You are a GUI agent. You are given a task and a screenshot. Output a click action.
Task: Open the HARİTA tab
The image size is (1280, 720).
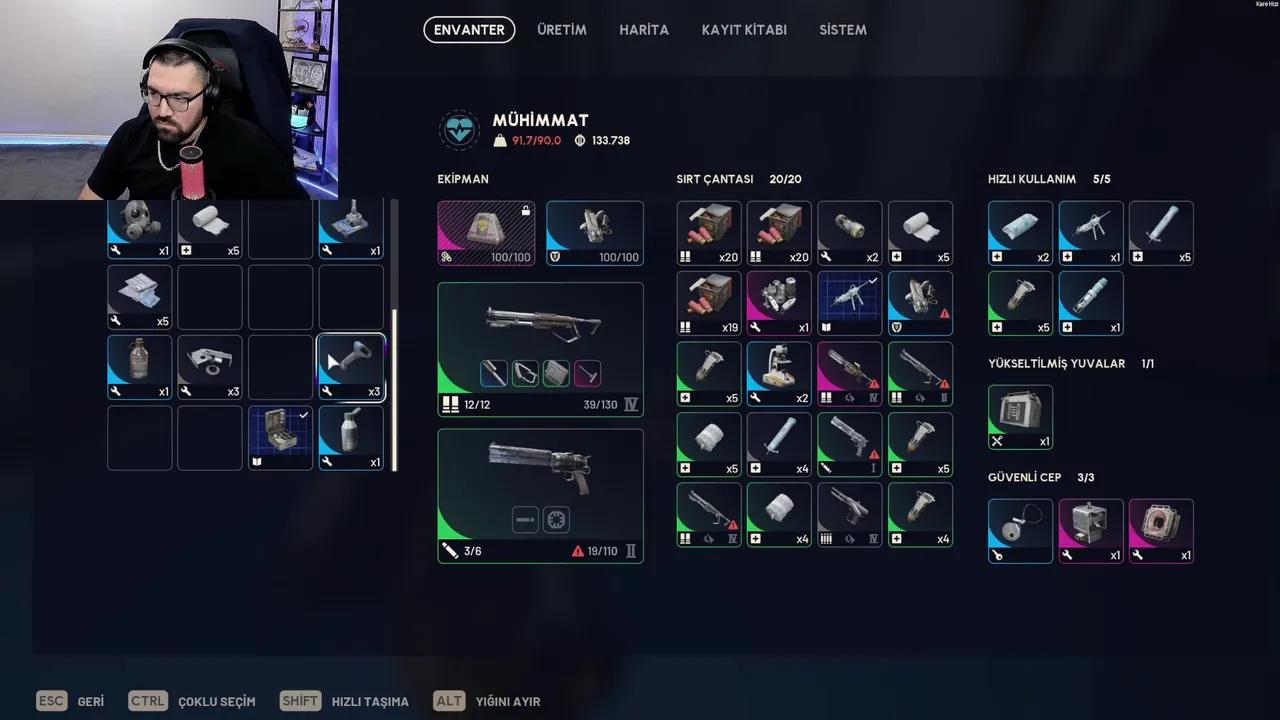tap(644, 29)
